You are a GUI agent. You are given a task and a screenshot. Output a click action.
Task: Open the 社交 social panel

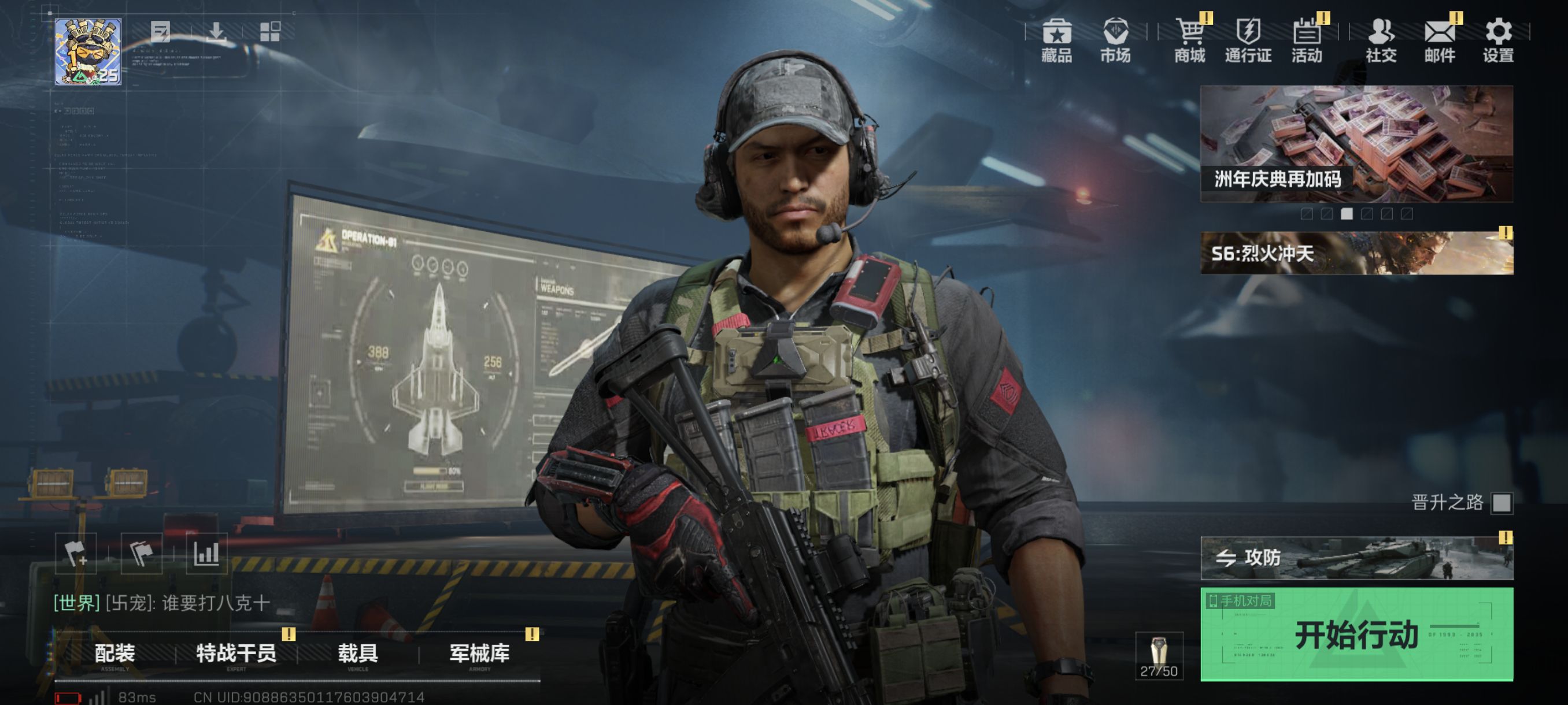point(1381,40)
